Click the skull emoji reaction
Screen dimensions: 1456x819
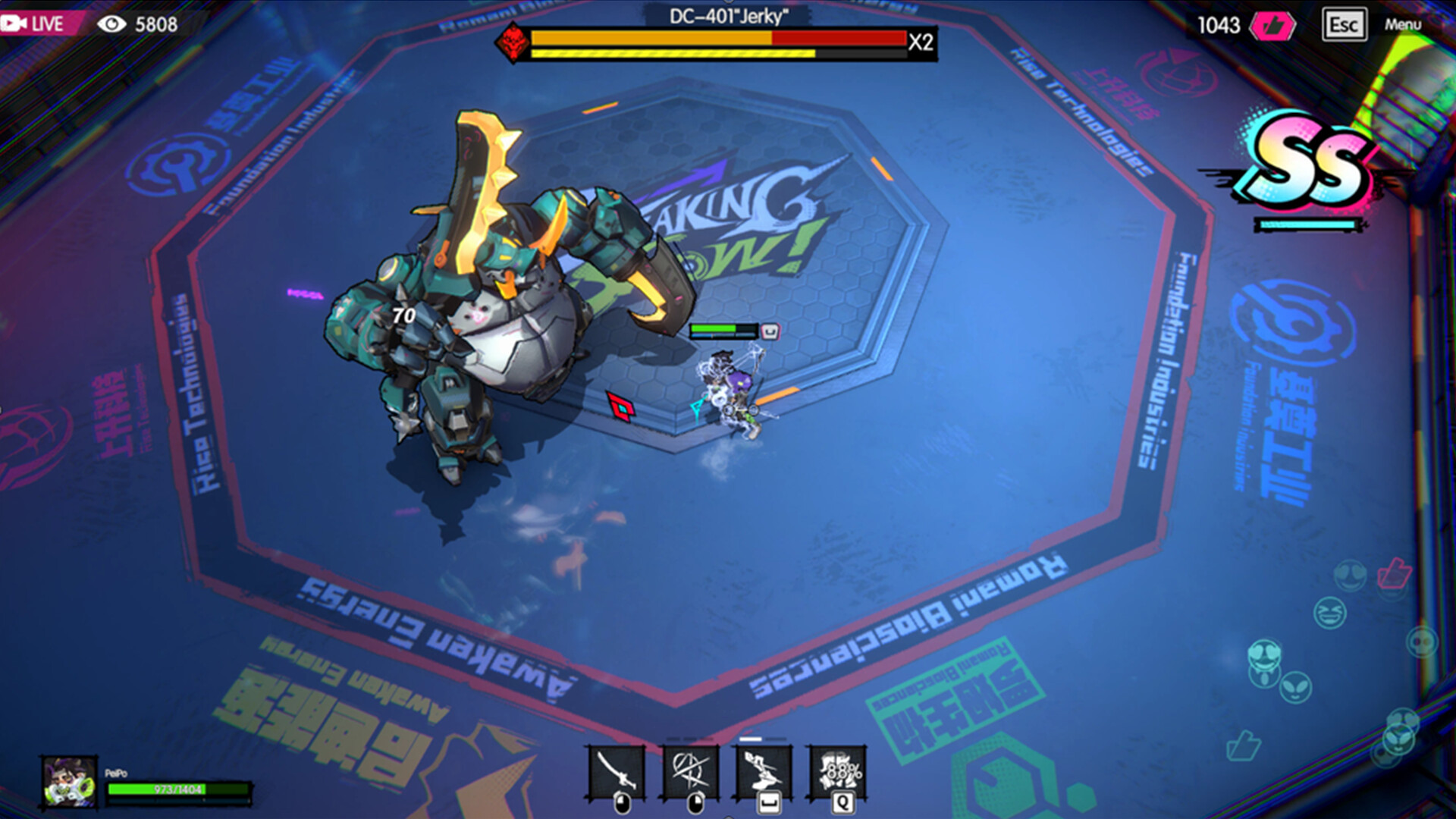click(x=1422, y=641)
